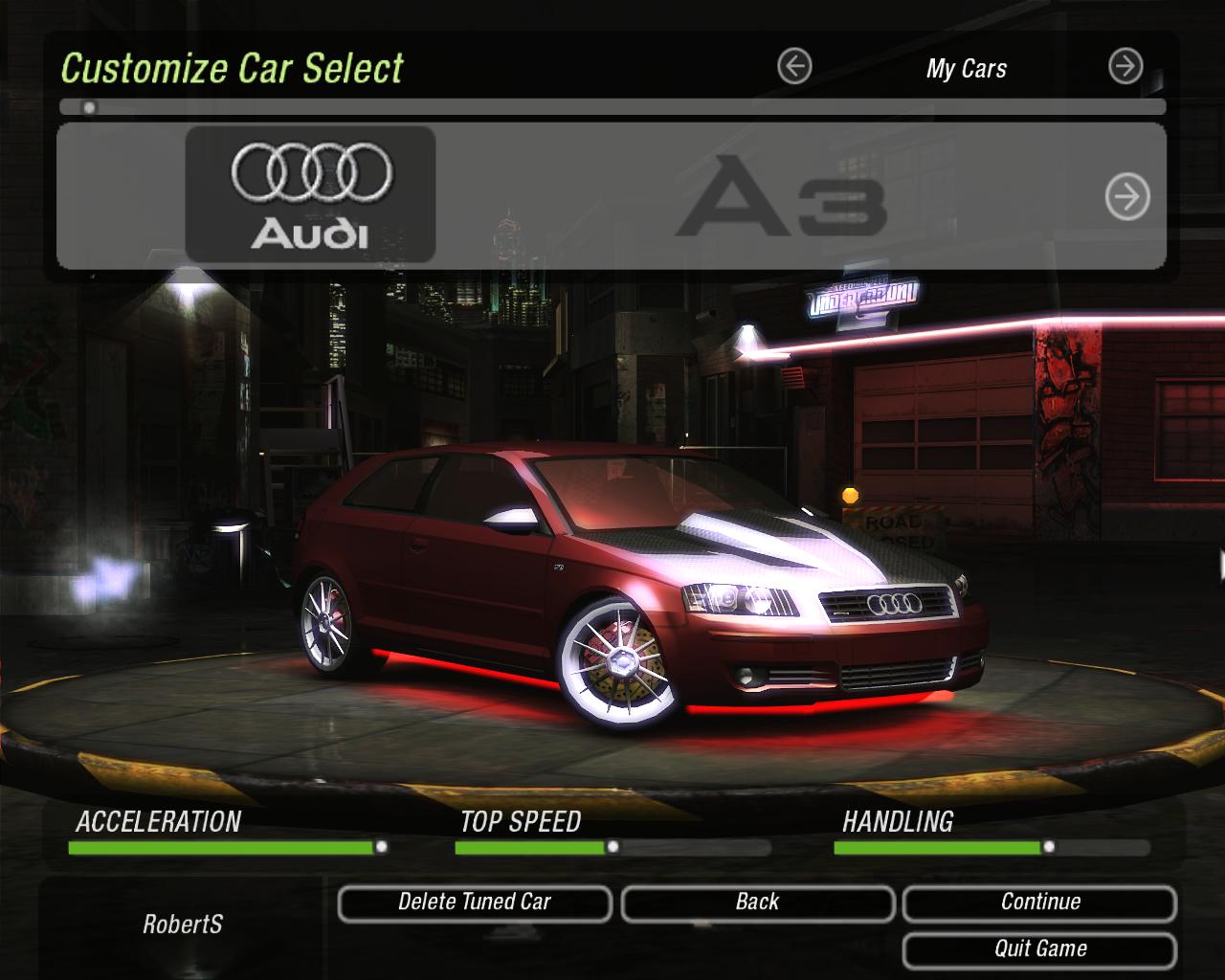This screenshot has height=980, width=1225.
Task: Continue with the selected Audi A3
Action: point(1039,902)
